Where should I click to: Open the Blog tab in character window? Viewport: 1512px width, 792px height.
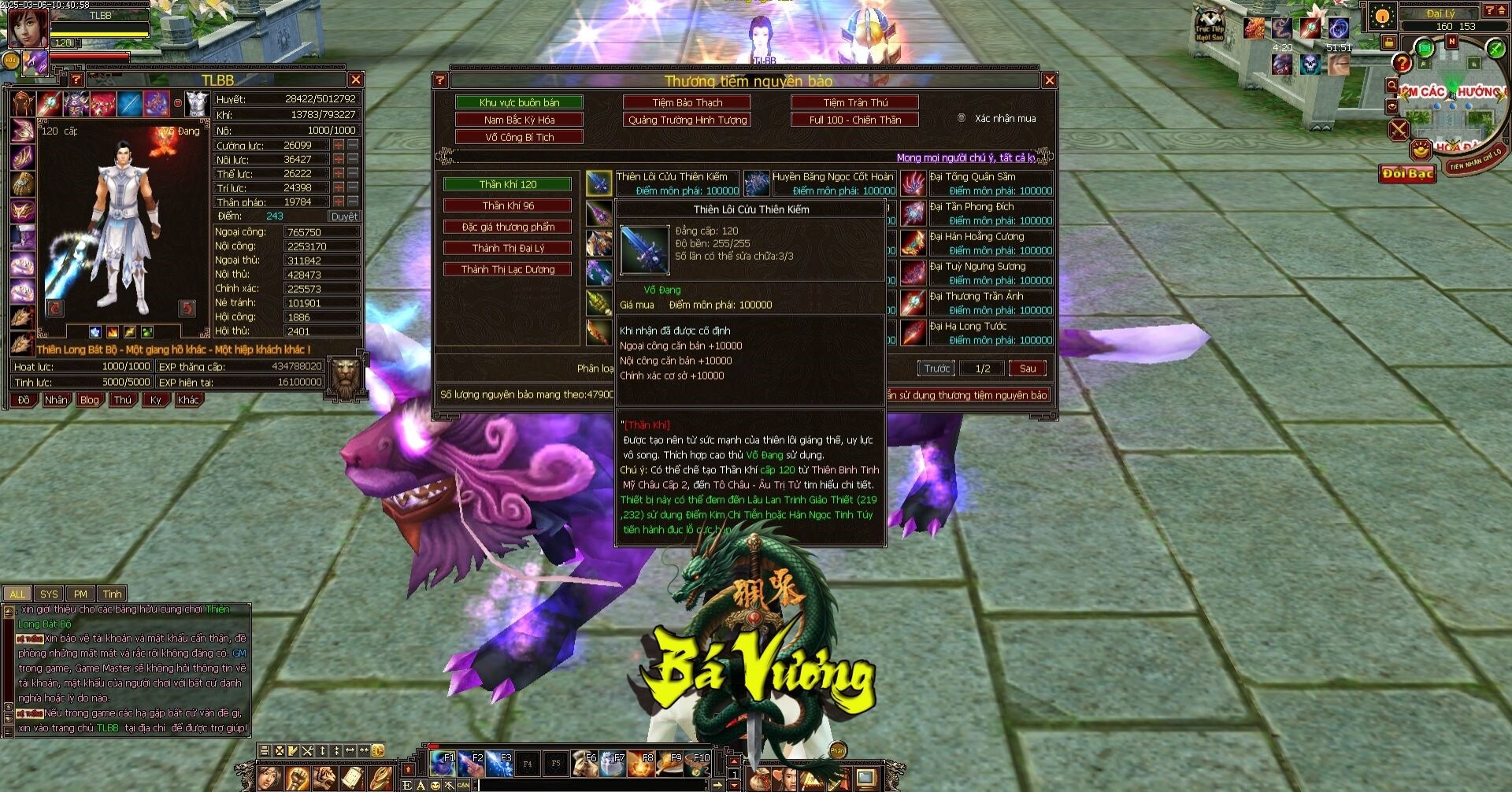(90, 400)
